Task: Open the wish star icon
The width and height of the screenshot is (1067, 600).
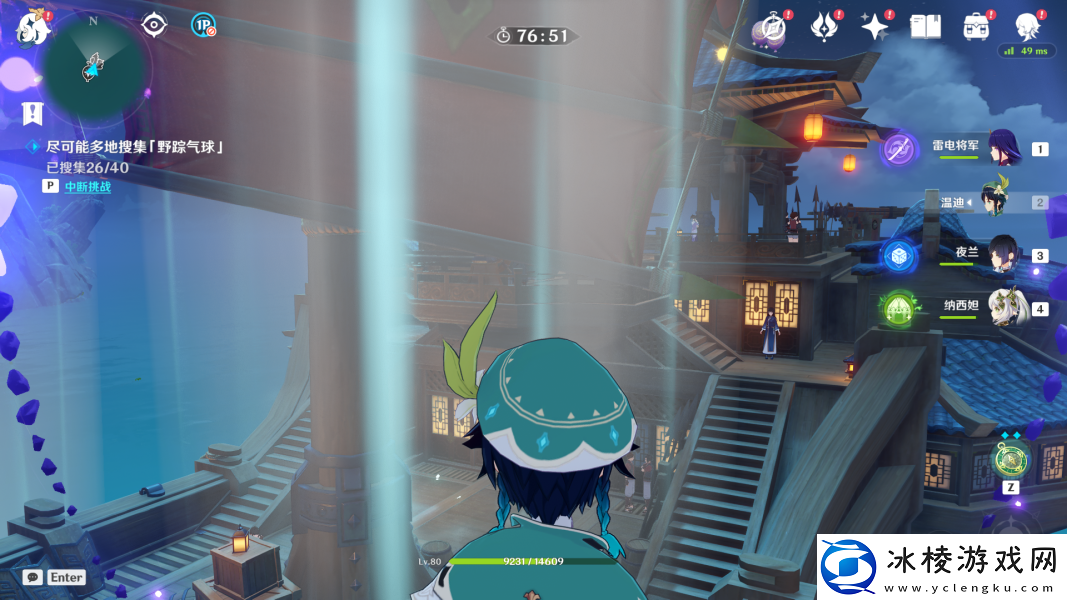Action: pyautogui.click(x=874, y=27)
